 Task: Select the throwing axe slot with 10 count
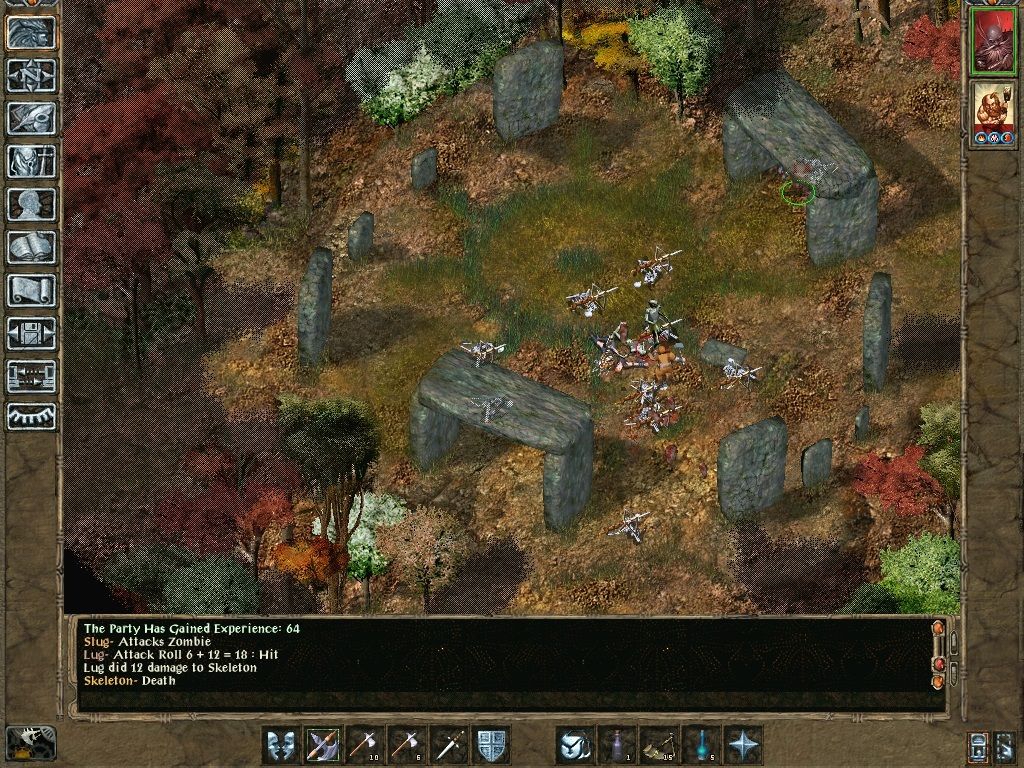pos(365,745)
